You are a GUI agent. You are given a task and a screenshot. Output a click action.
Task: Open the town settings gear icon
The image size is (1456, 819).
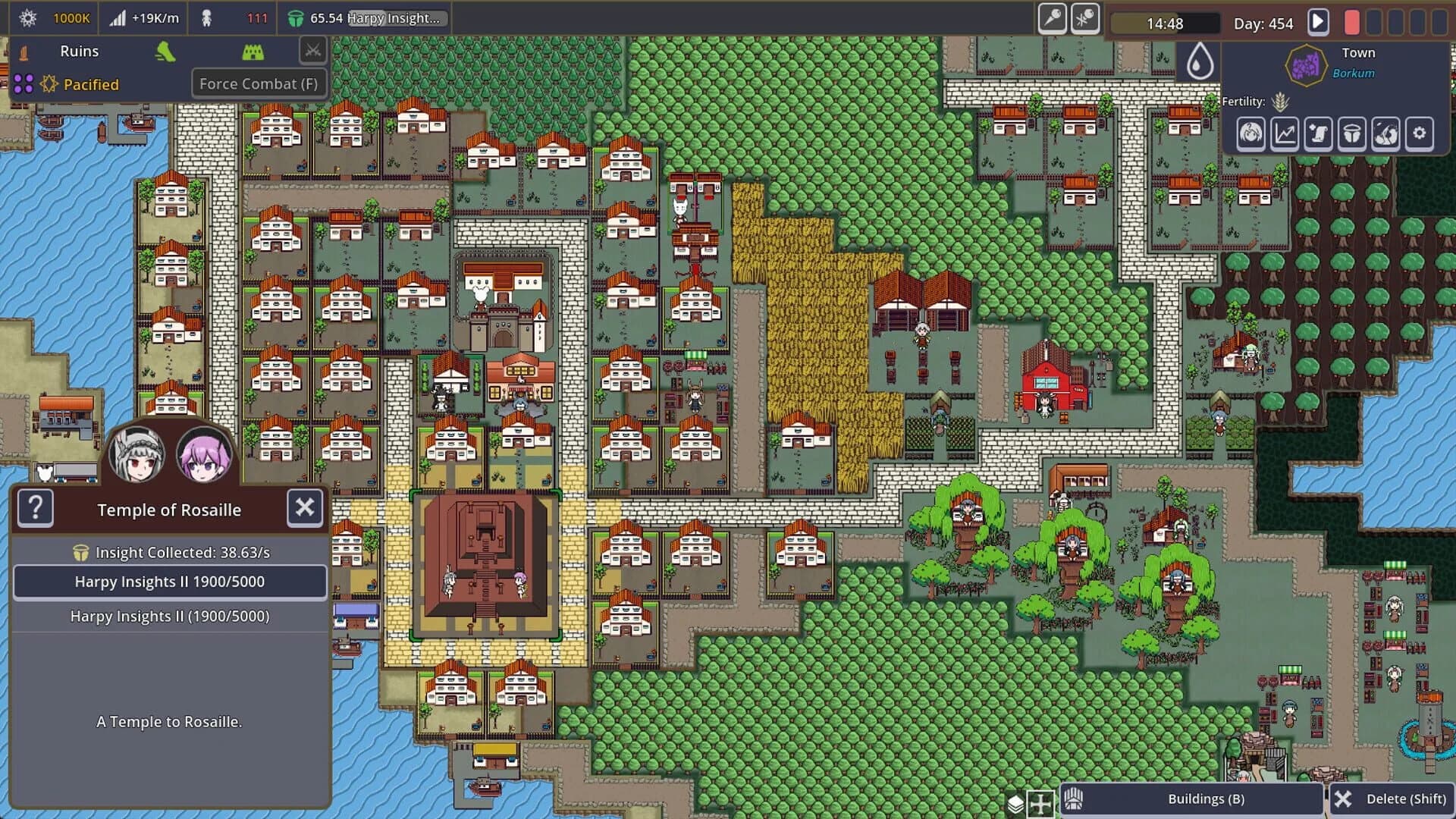click(x=1420, y=134)
